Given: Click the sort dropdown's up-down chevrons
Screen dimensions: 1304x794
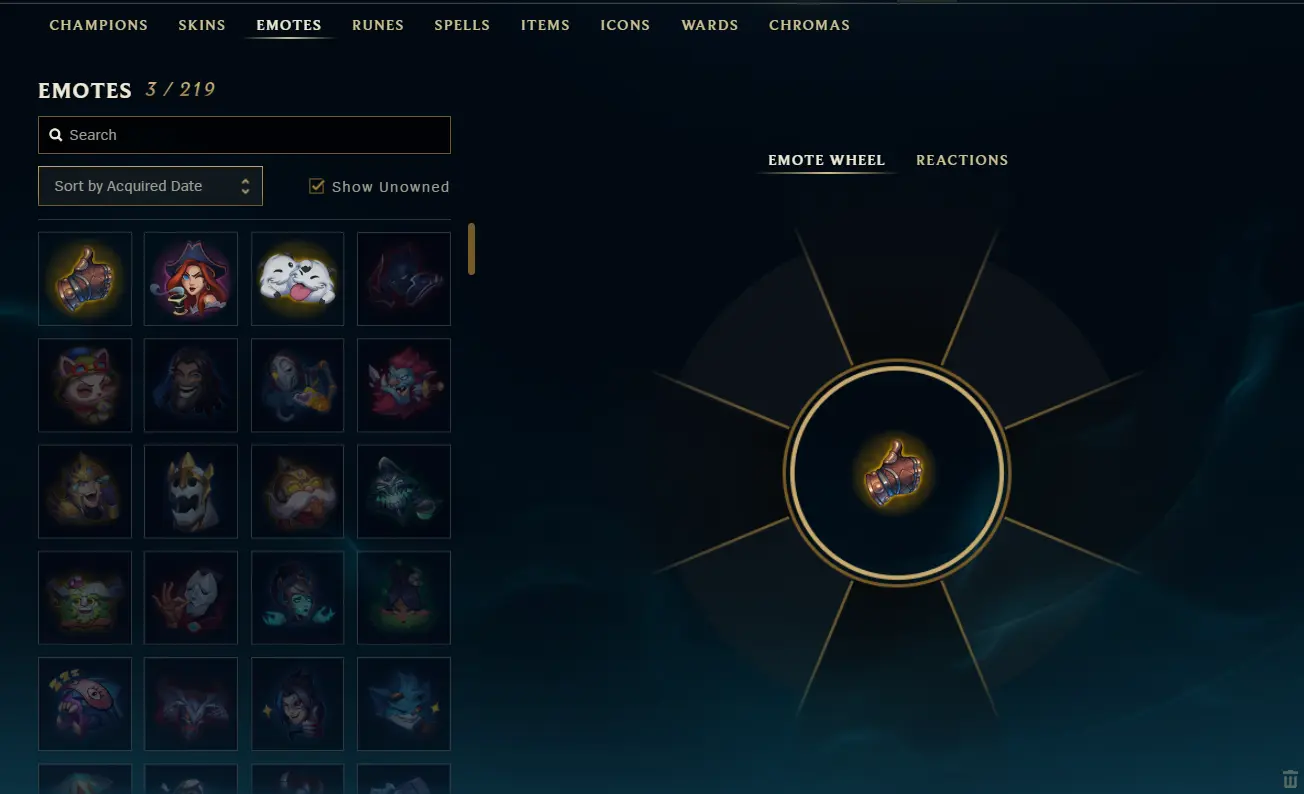Looking at the screenshot, I should point(246,186).
